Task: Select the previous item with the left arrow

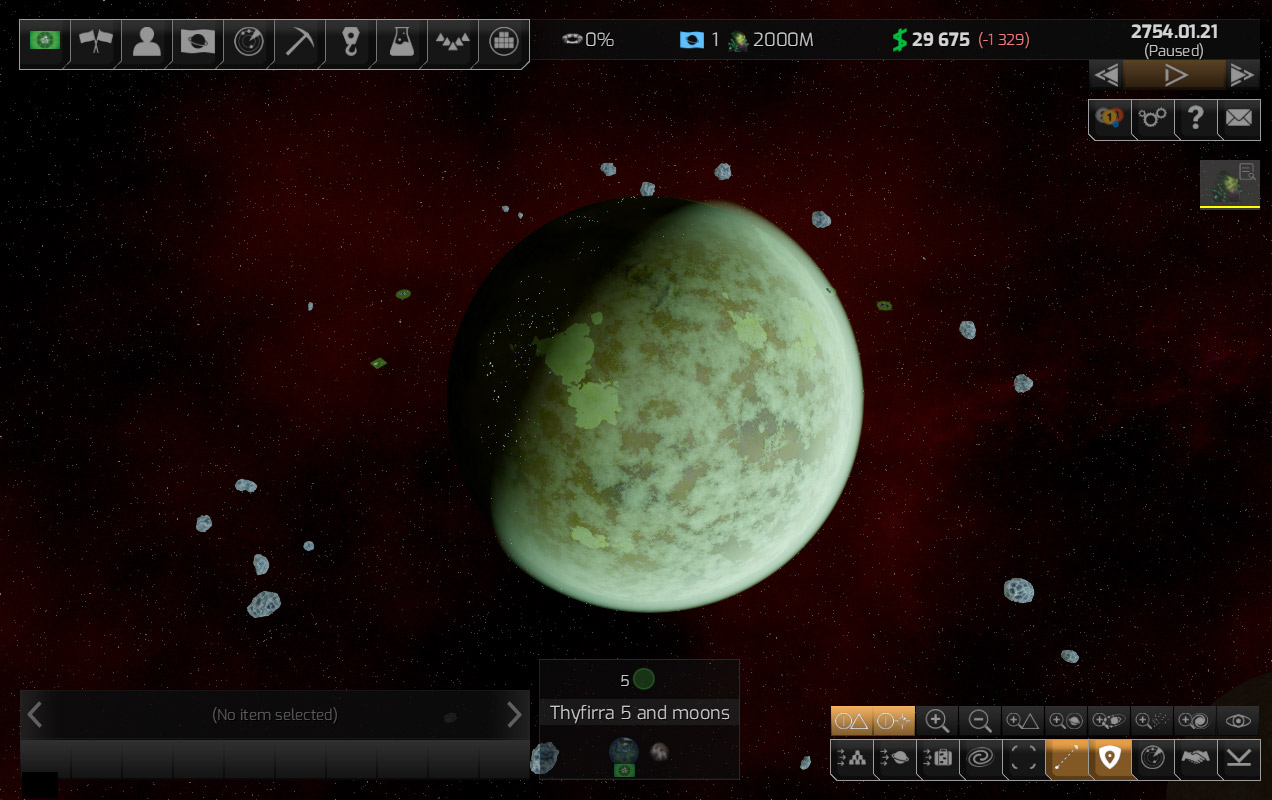Action: (x=35, y=714)
